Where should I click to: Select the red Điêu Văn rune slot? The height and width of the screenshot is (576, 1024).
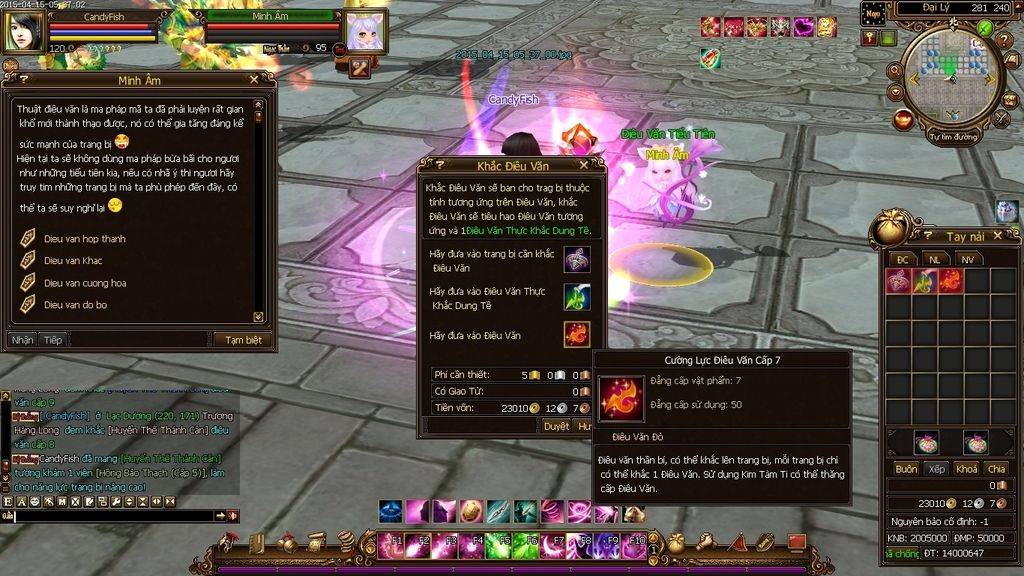point(577,334)
